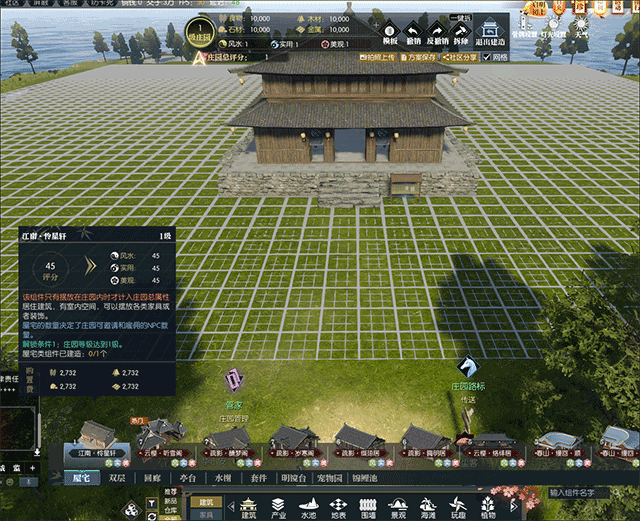The width and height of the screenshot is (640, 521).
Task: Toggle the 网格 grid checkbox
Action: click(489, 58)
